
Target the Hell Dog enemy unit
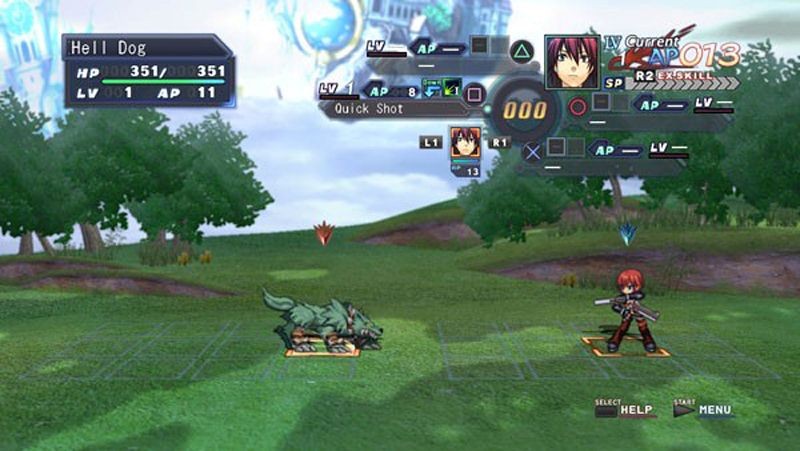click(323, 322)
